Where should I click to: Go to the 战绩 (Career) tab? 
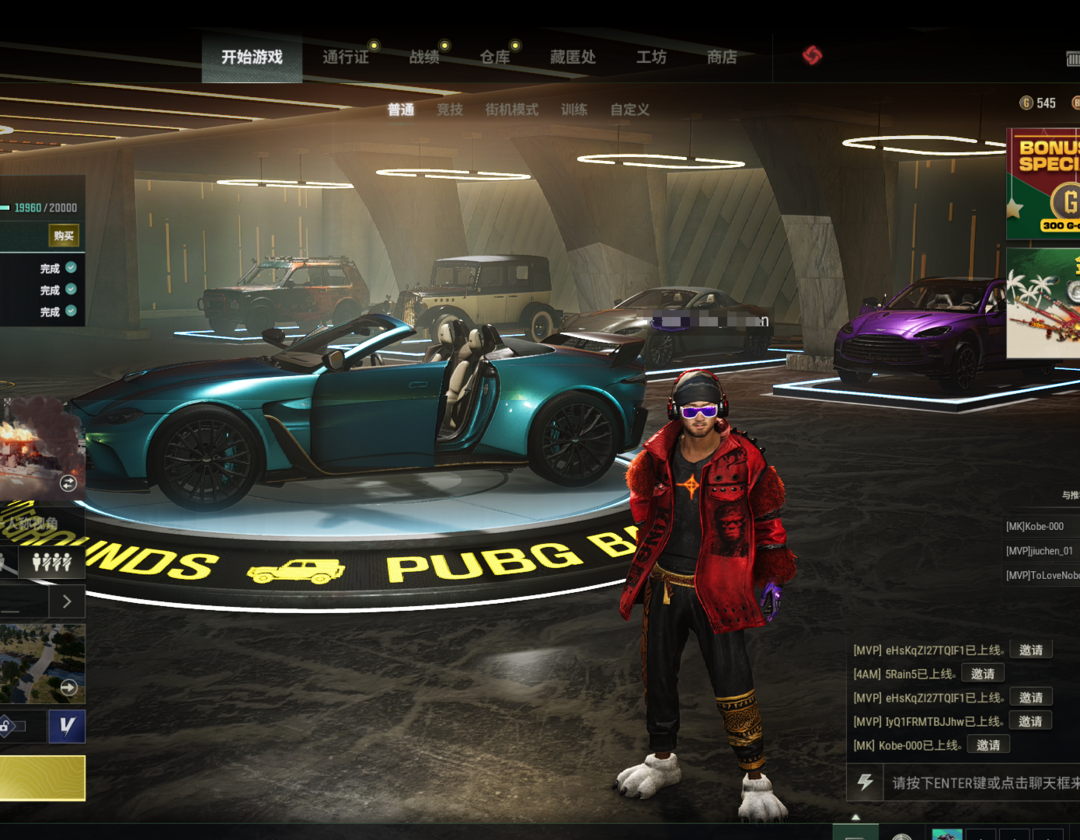click(x=424, y=58)
